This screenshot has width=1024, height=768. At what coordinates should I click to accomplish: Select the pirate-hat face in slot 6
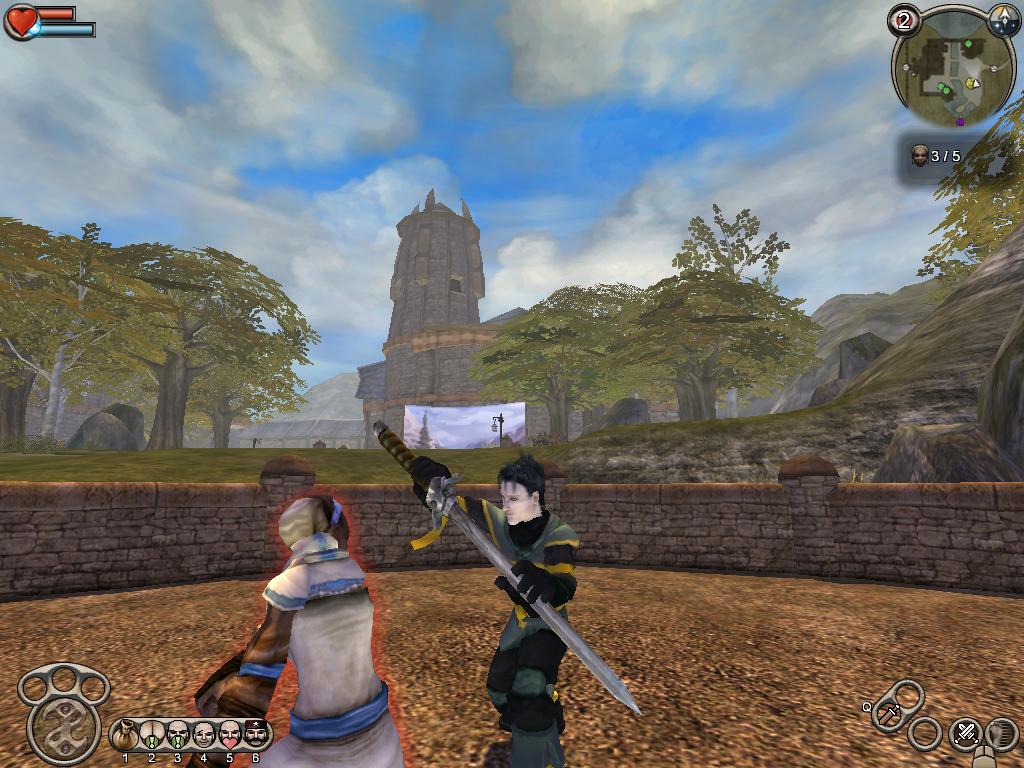pos(256,736)
